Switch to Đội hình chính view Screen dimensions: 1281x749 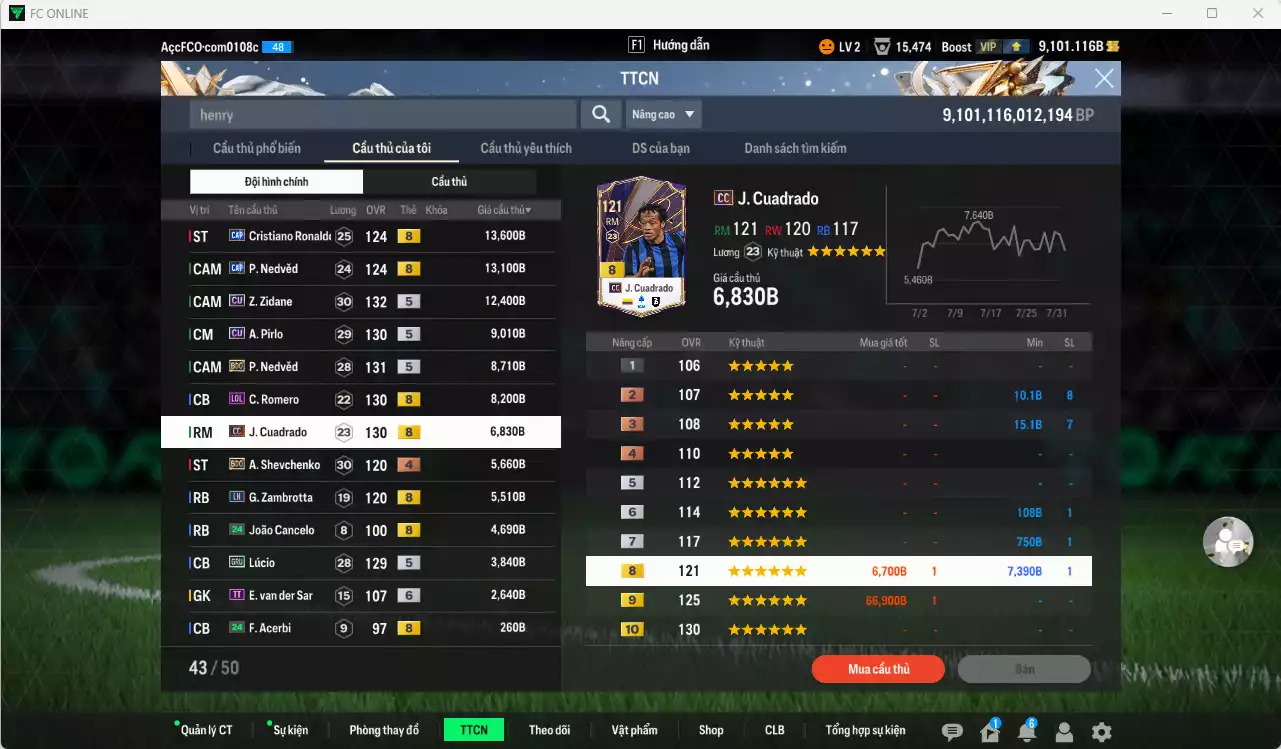coord(275,181)
